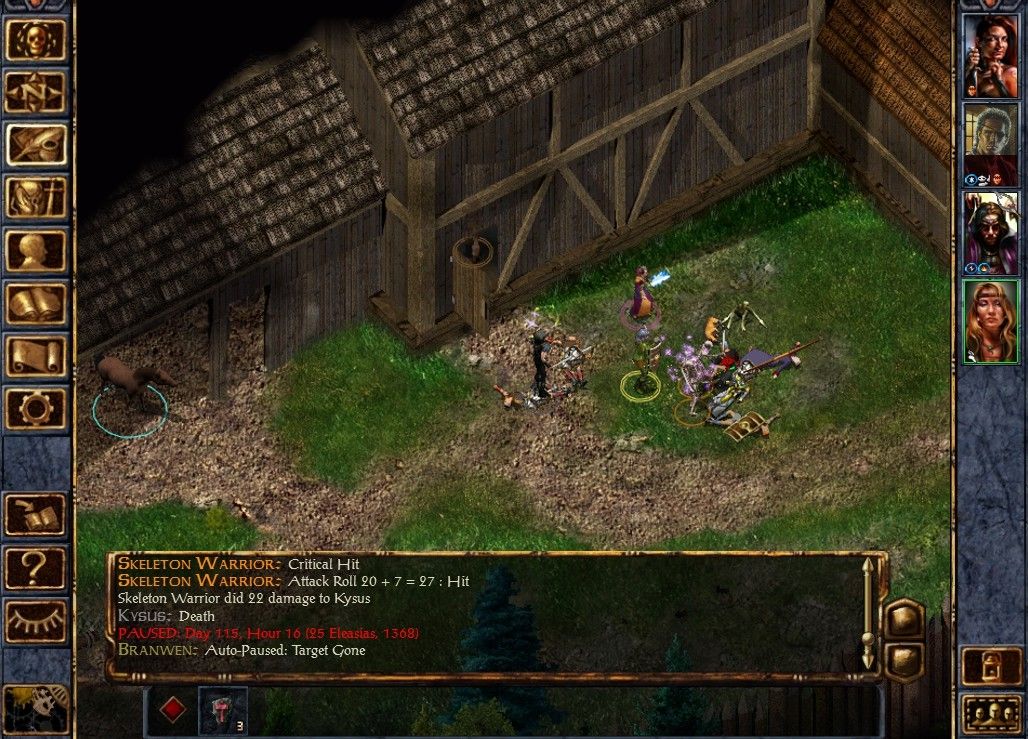The width and height of the screenshot is (1028, 739).
Task: Select the grey-haired man portrait
Action: pos(990,143)
